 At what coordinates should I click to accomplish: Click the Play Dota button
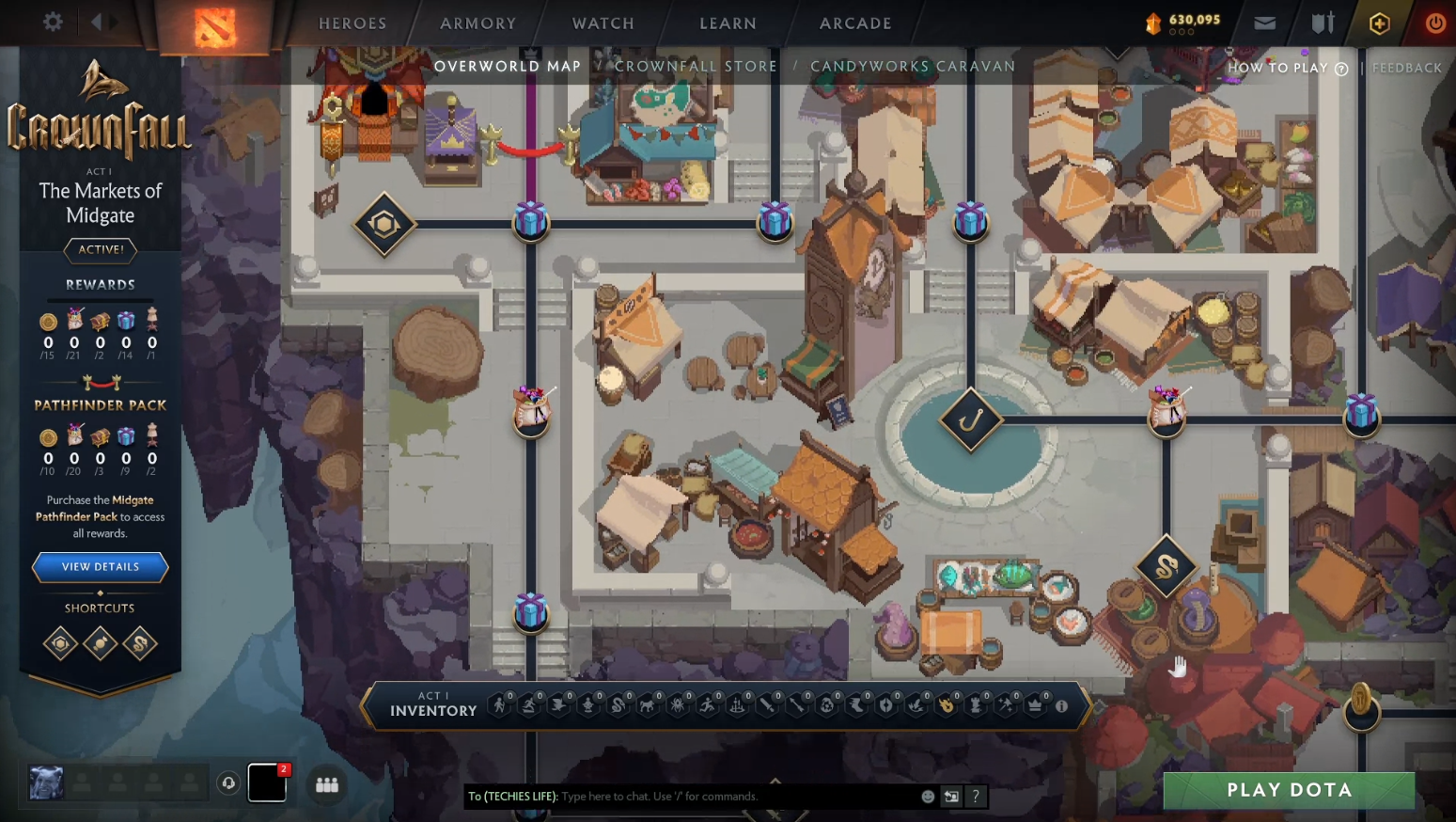click(1289, 790)
